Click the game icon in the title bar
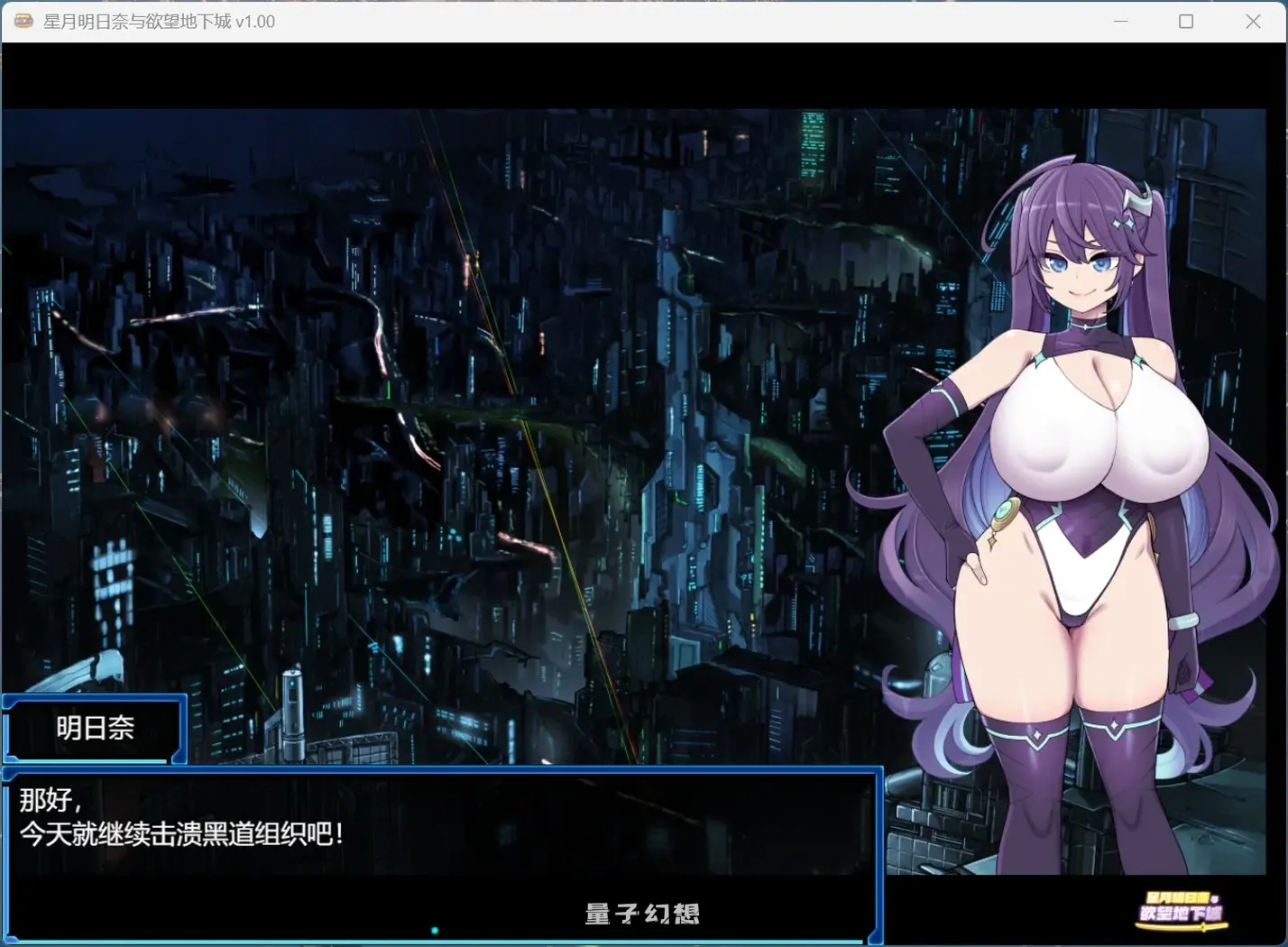Image resolution: width=1288 pixels, height=947 pixels. click(x=23, y=20)
